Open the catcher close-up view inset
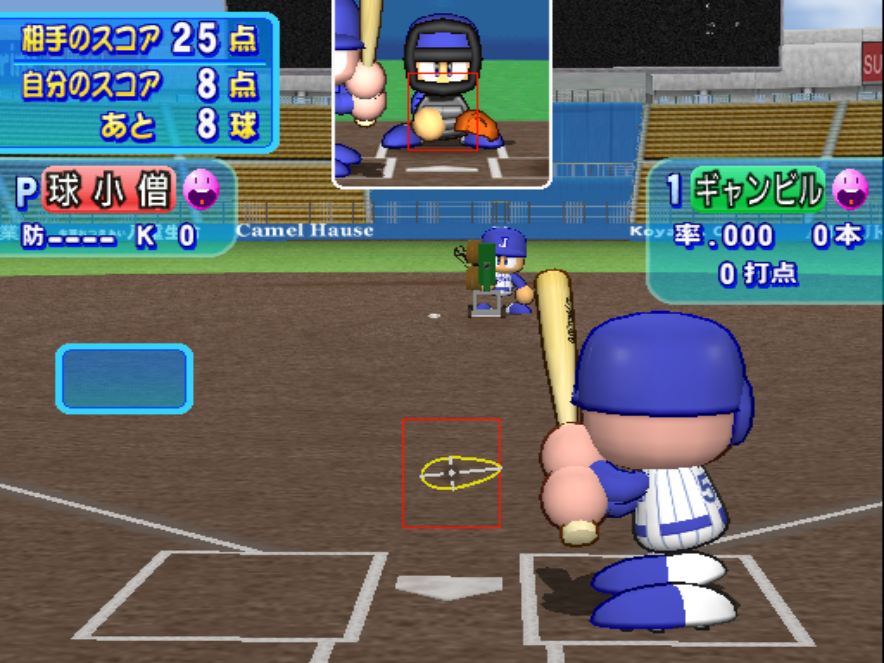884x663 pixels. 441,92
